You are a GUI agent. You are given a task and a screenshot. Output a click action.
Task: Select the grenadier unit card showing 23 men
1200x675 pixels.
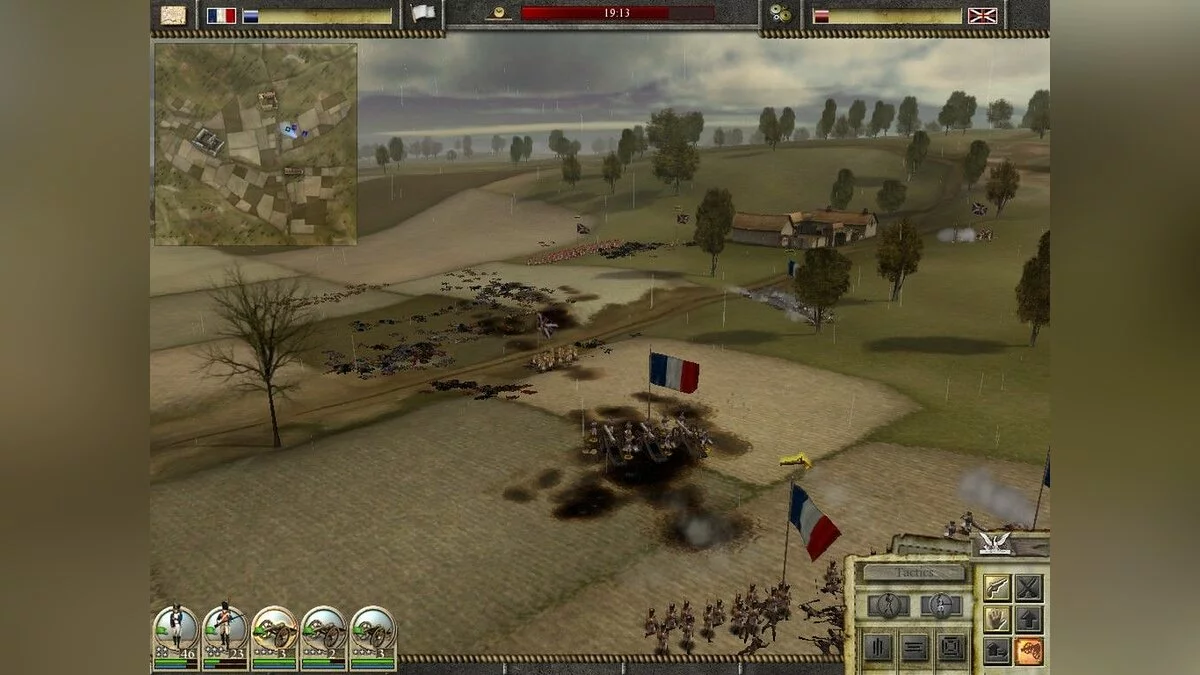[x=225, y=634]
